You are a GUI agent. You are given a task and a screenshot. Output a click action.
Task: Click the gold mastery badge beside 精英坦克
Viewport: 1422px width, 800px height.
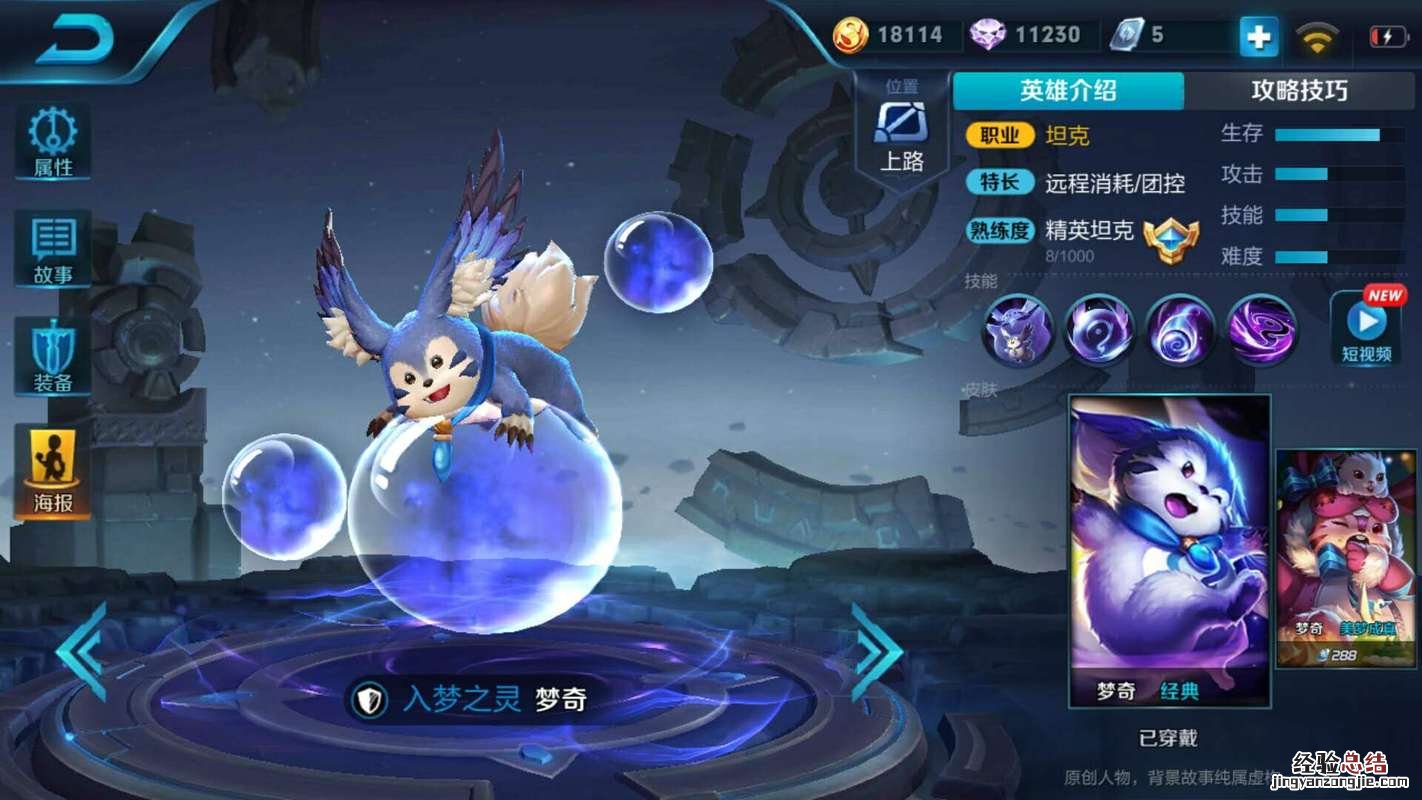pos(1170,240)
